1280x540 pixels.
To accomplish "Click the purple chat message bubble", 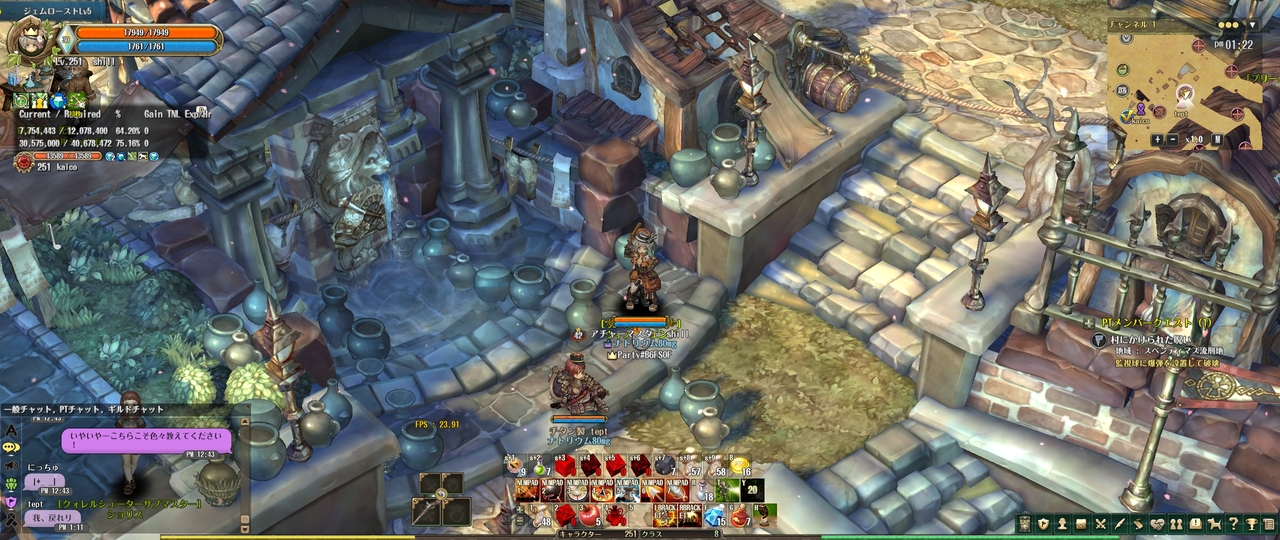I will point(146,441).
